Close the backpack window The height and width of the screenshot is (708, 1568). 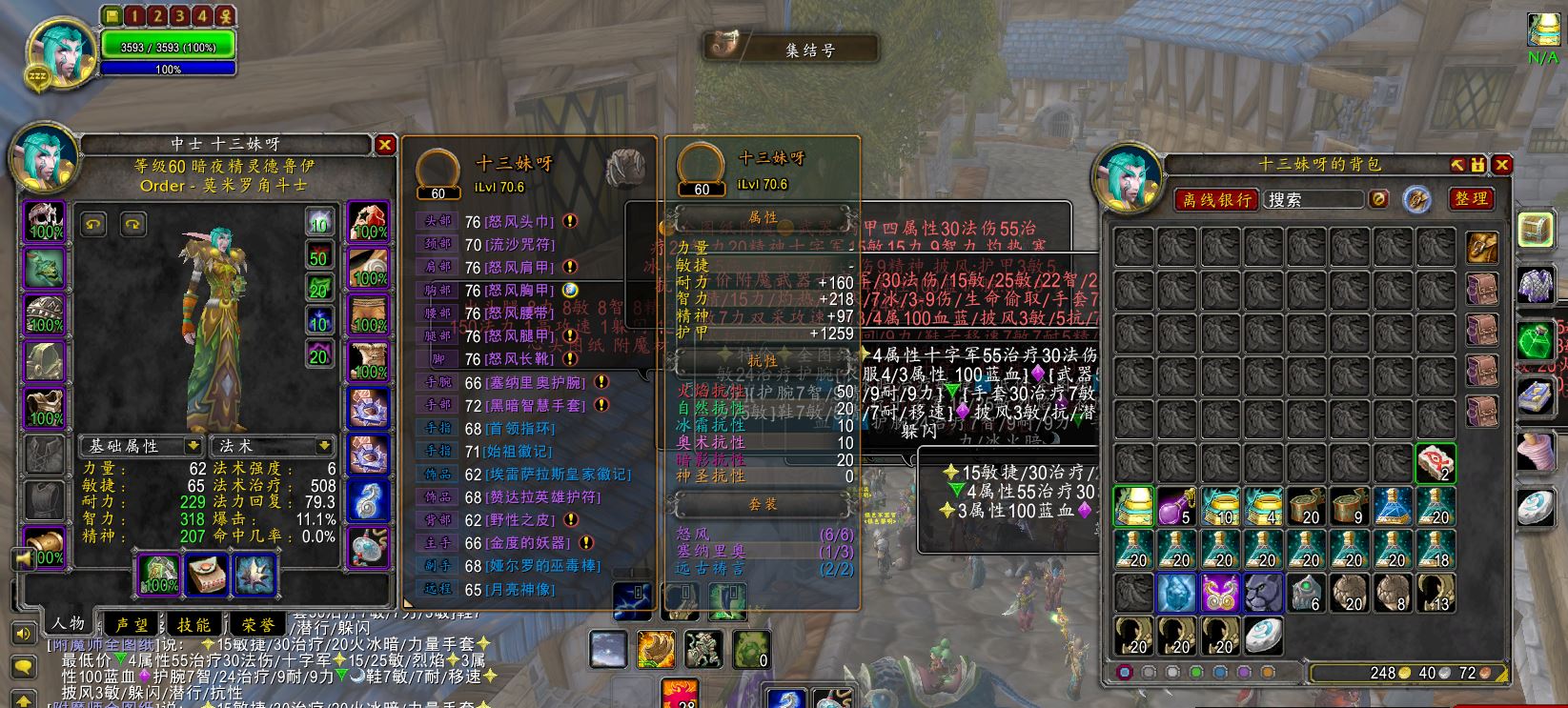(x=1501, y=165)
